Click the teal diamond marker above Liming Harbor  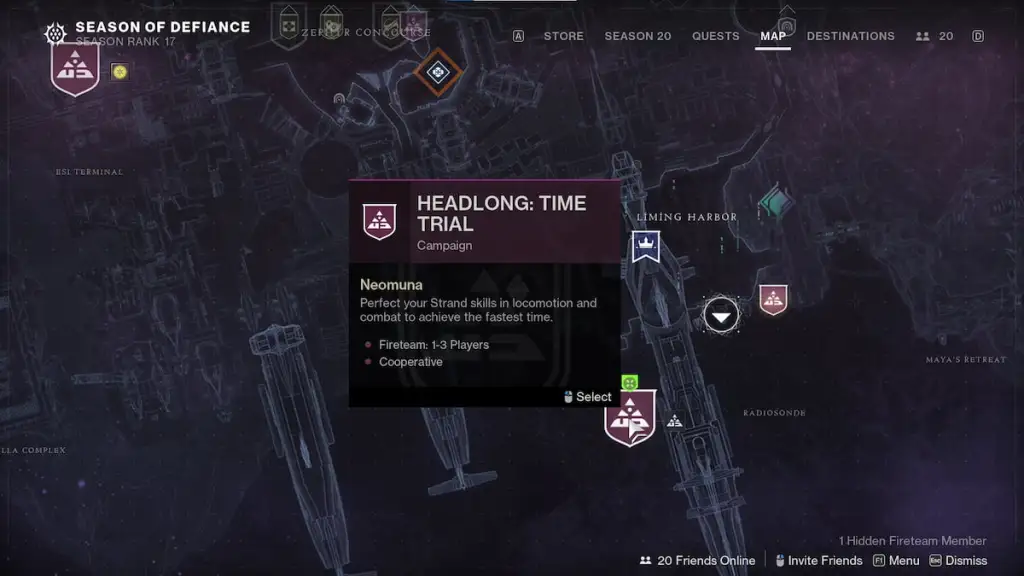point(775,203)
